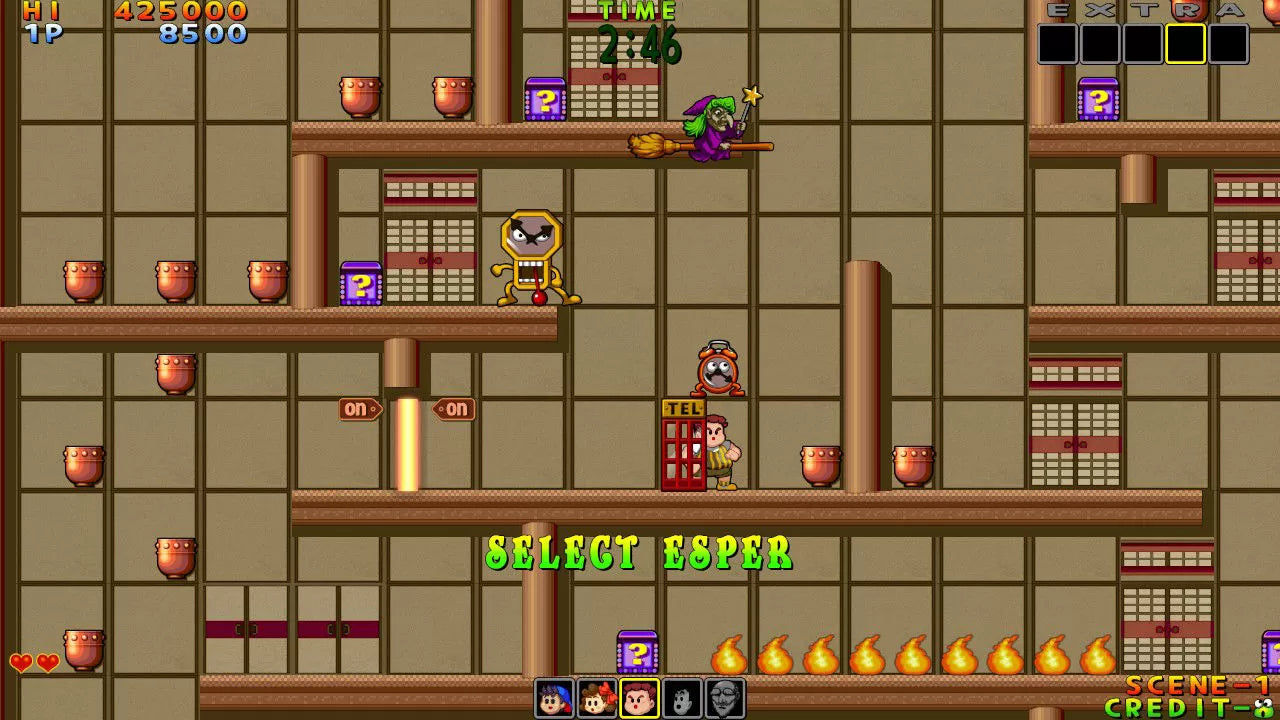Open the question-mark block below the witch
The image size is (1280, 720).
tap(545, 100)
